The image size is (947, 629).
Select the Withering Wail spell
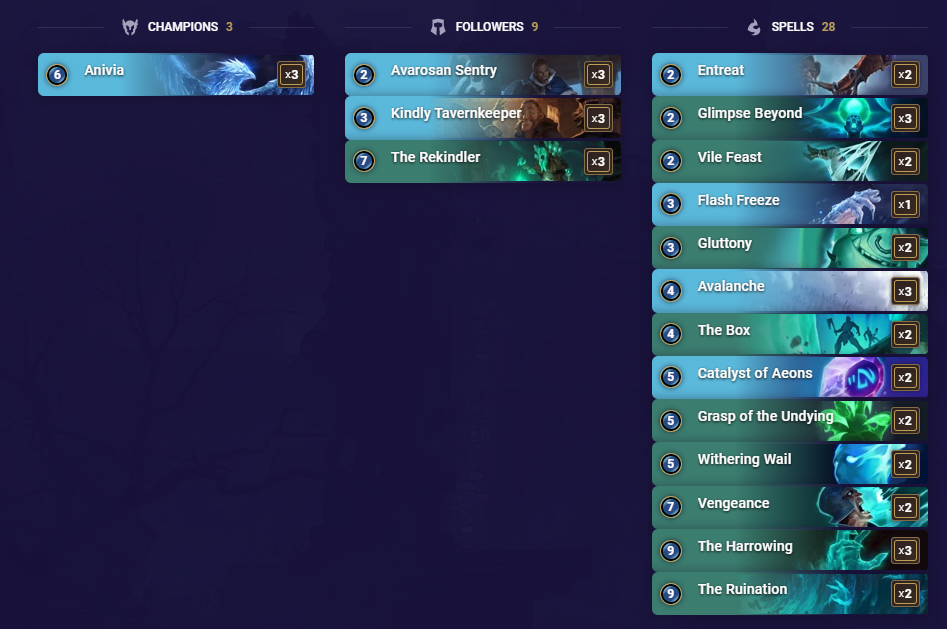[x=789, y=464]
